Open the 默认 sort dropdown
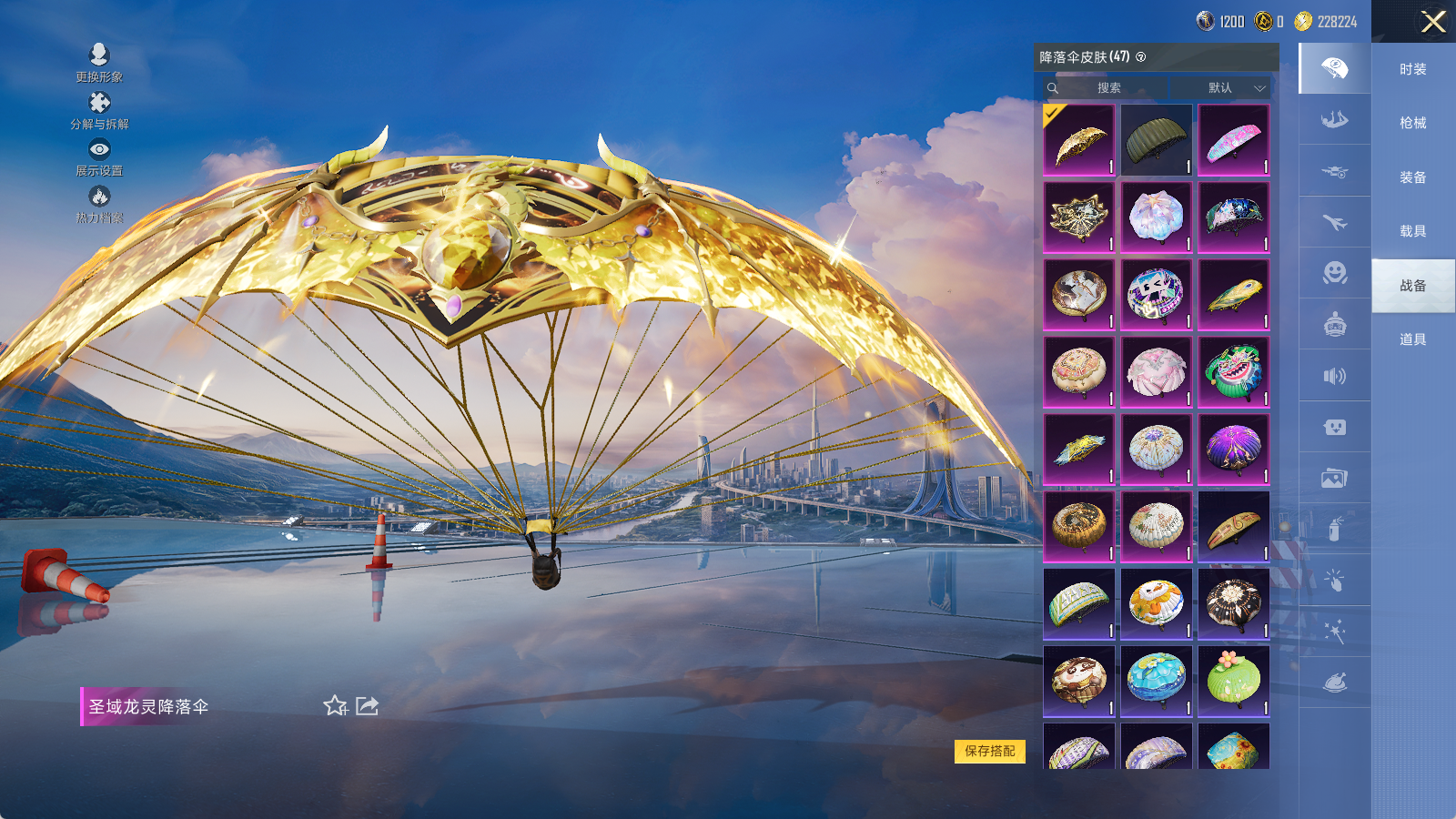 click(x=1236, y=88)
